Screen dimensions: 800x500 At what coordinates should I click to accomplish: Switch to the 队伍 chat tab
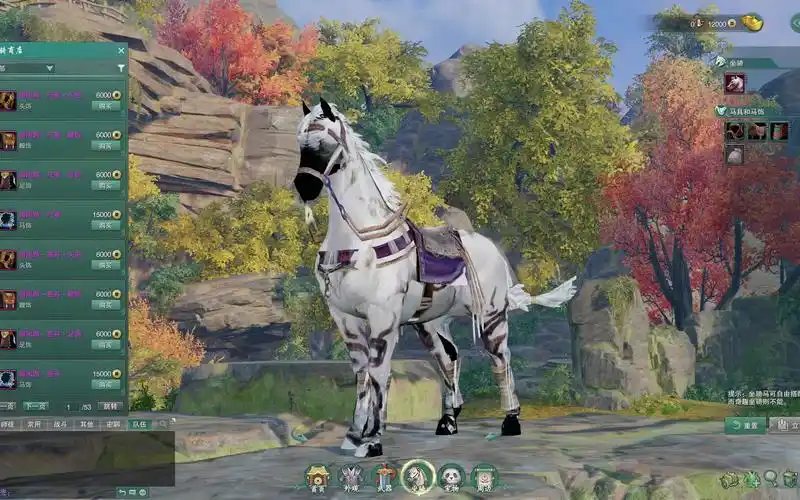point(138,424)
